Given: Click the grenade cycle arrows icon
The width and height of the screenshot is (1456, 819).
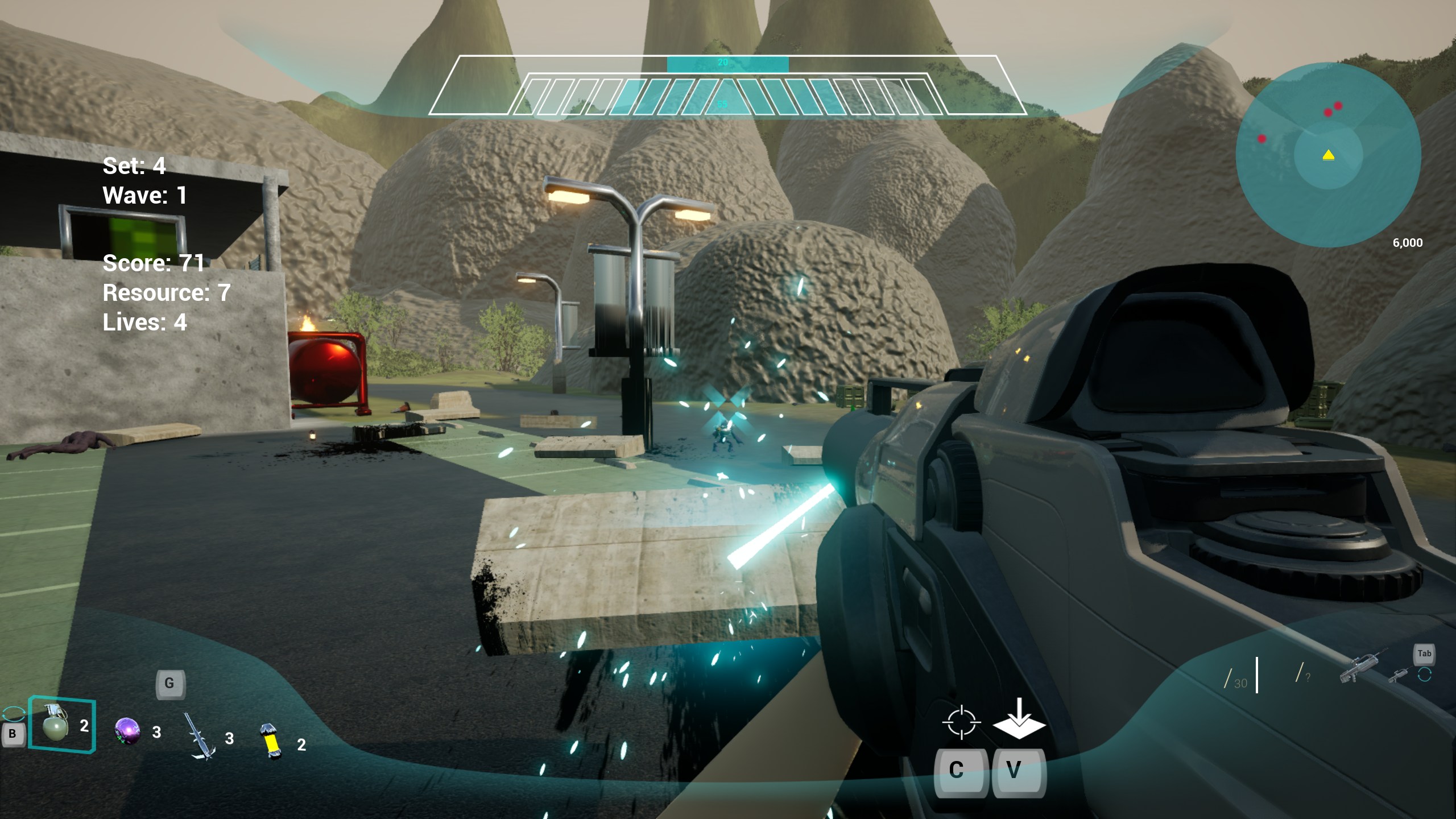Looking at the screenshot, I should (13, 714).
